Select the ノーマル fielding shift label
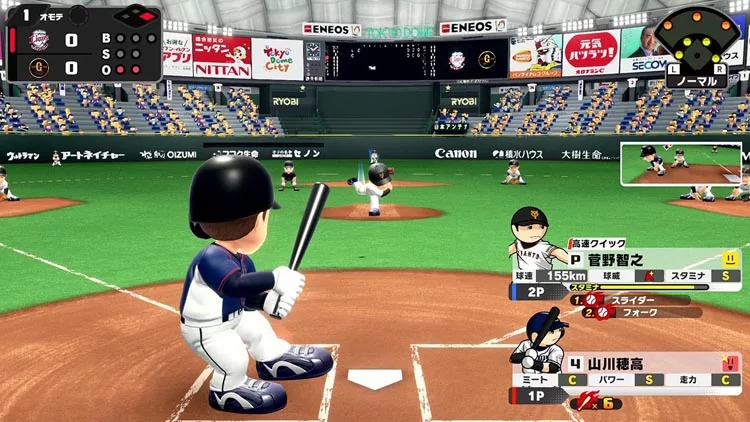Image resolution: width=750 pixels, height=422 pixels. coord(698,79)
